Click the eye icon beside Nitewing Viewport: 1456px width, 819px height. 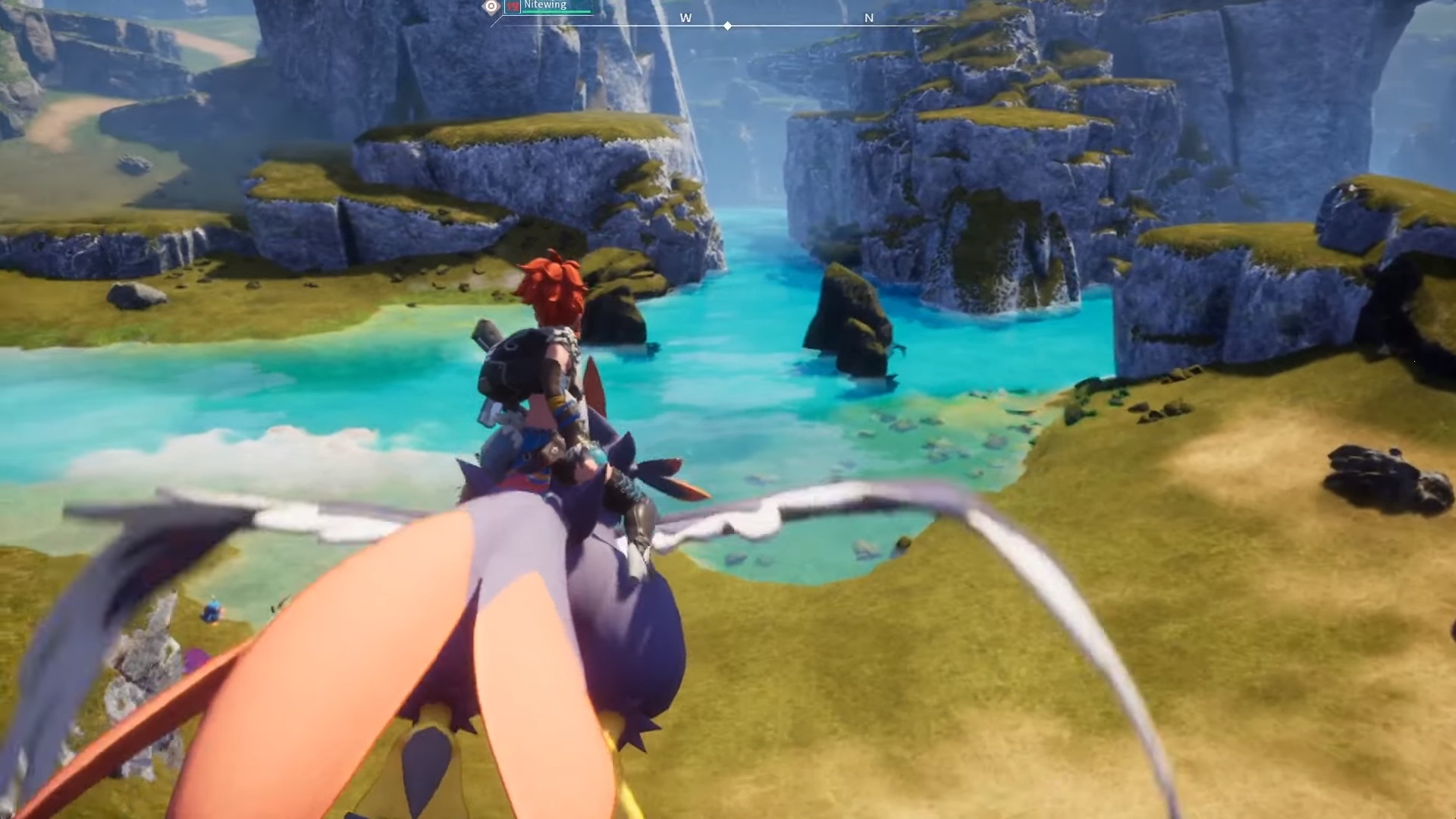pos(491,7)
